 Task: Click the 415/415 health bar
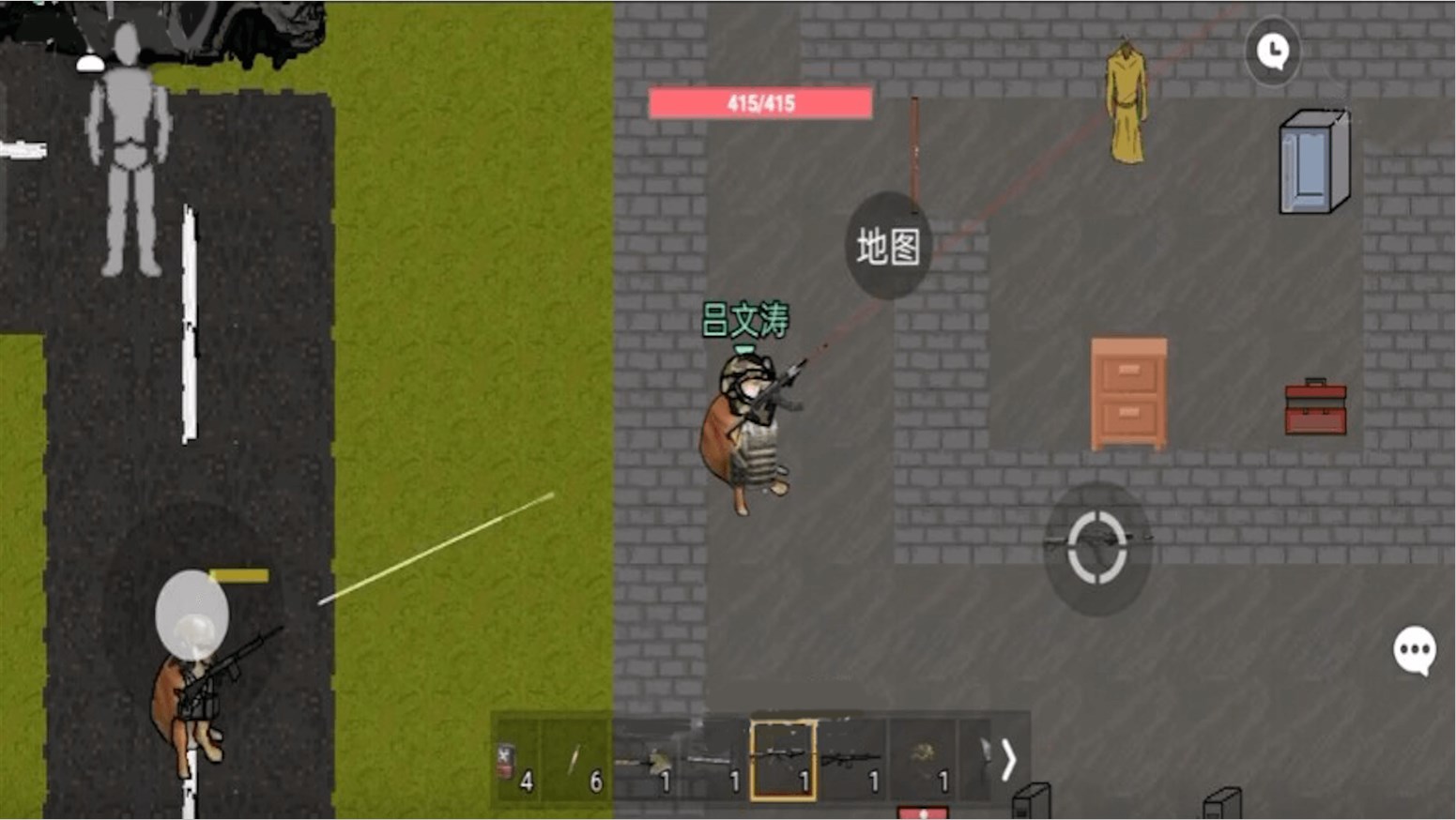click(x=762, y=103)
